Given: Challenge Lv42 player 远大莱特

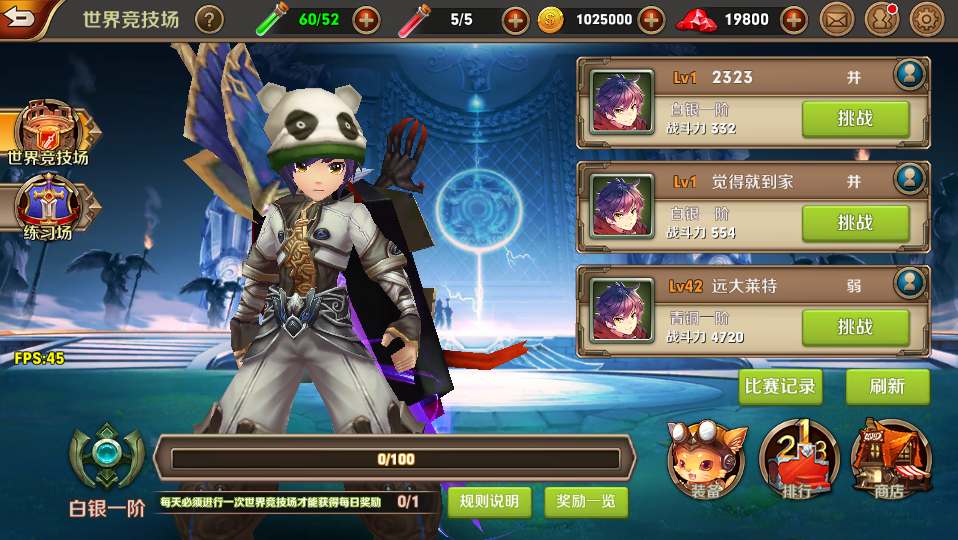Looking at the screenshot, I should click(855, 327).
